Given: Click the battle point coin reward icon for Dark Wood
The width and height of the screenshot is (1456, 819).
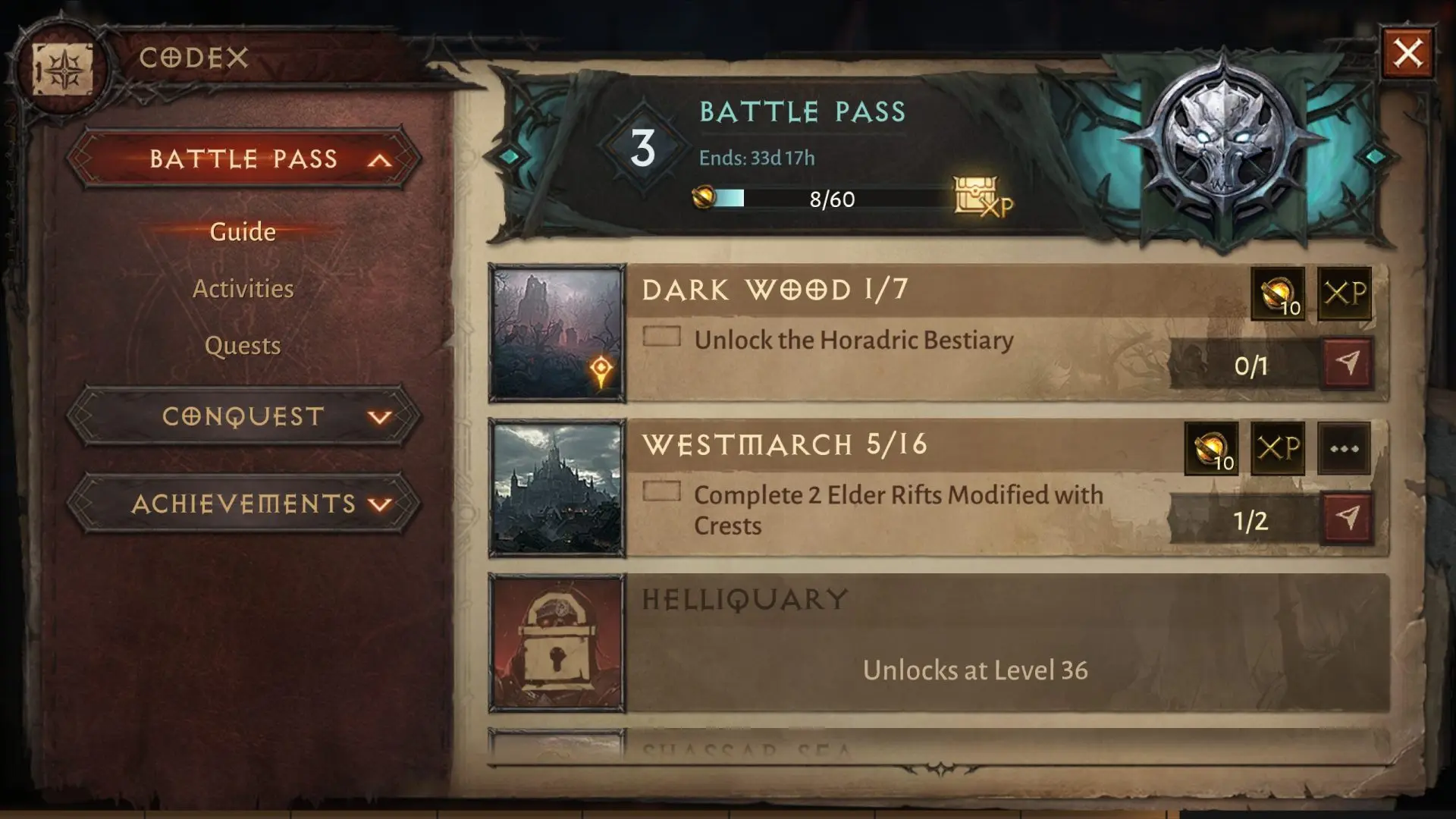Looking at the screenshot, I should (1279, 295).
